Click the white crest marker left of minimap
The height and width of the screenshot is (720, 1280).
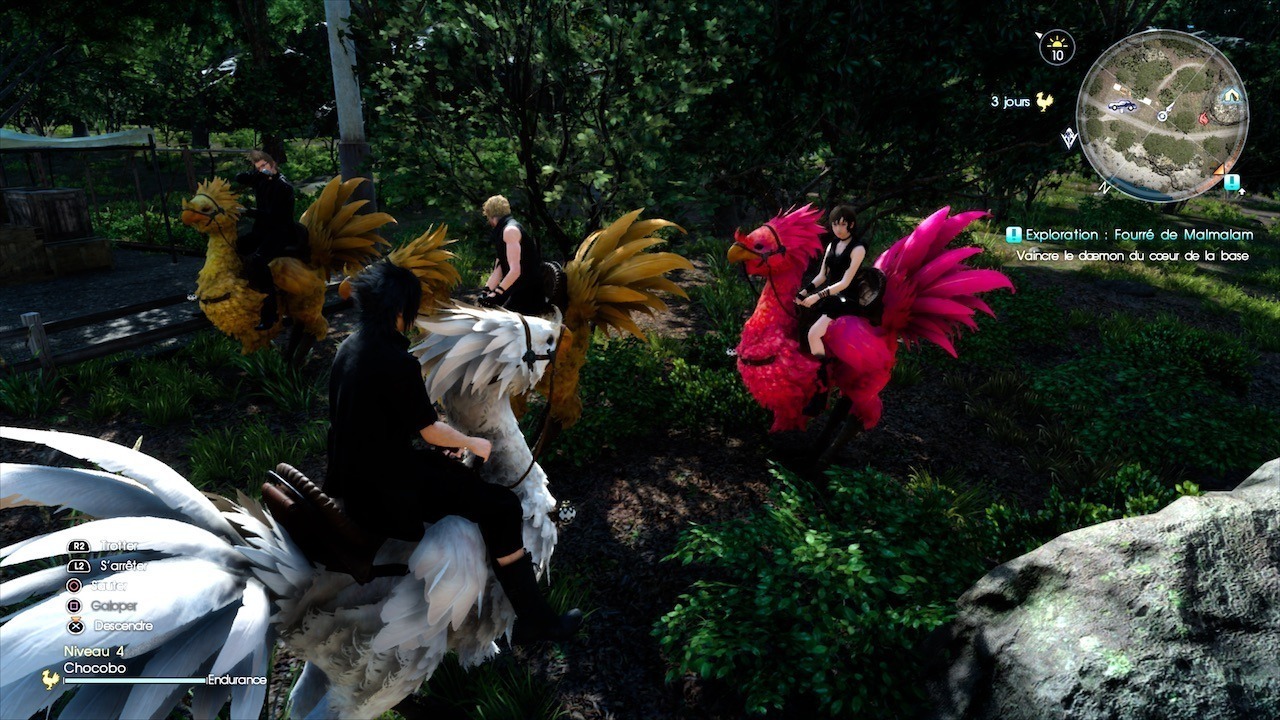point(1069,139)
